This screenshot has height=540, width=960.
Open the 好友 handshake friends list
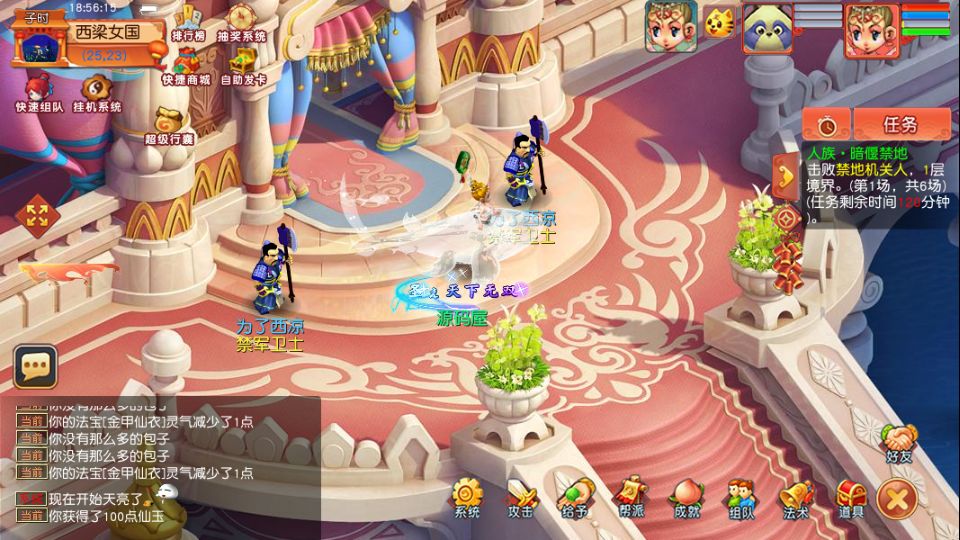point(899,443)
